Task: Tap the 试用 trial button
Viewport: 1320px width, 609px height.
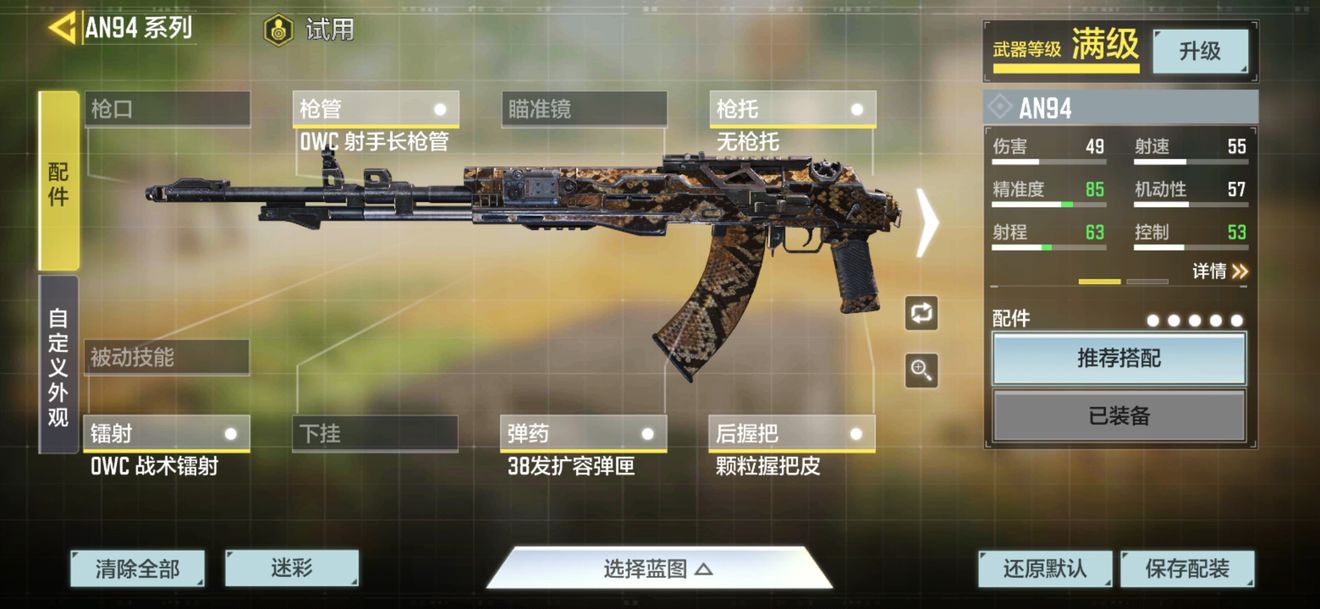Action: [310, 30]
